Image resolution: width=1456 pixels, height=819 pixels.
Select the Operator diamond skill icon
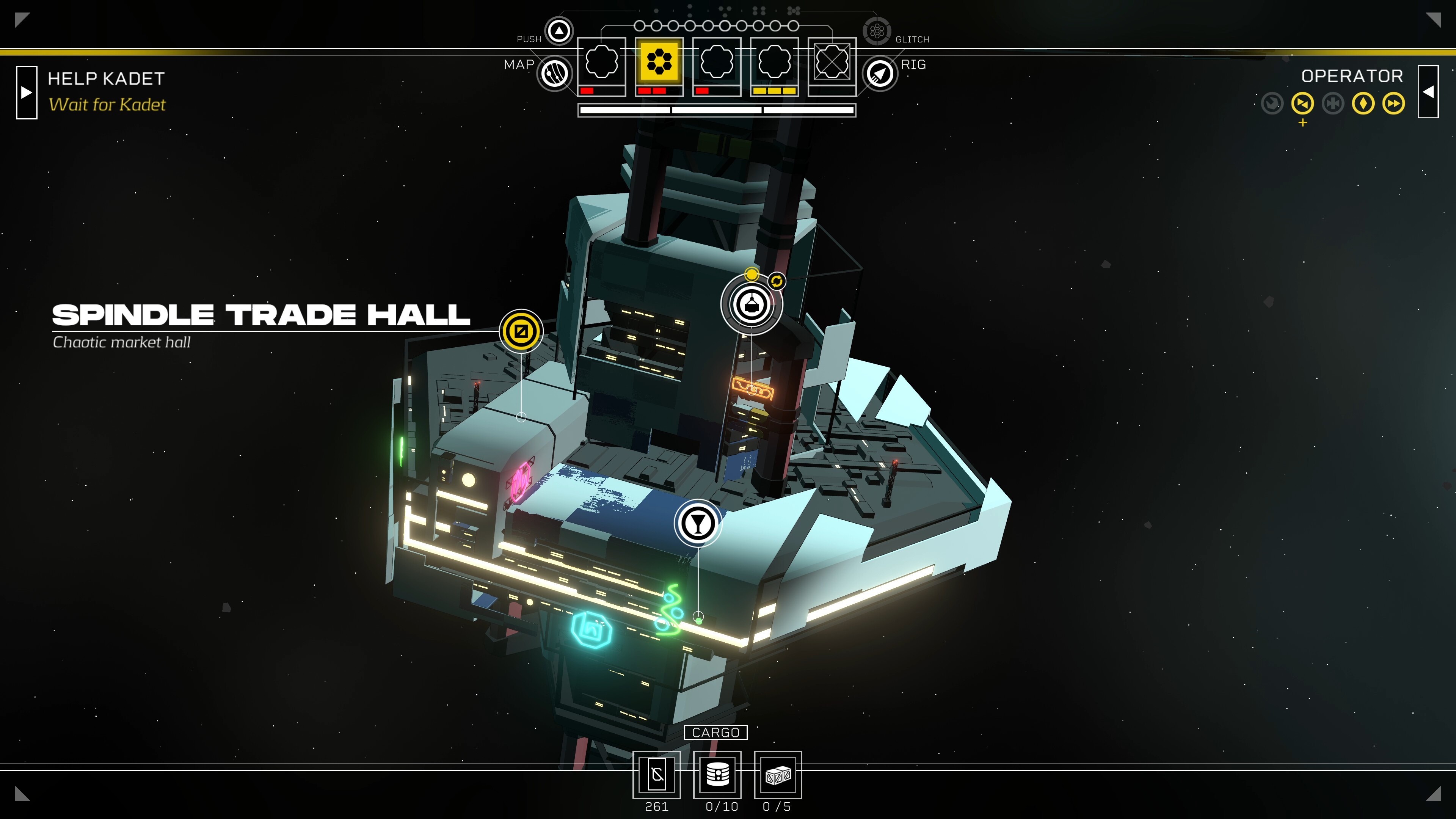click(x=1363, y=104)
